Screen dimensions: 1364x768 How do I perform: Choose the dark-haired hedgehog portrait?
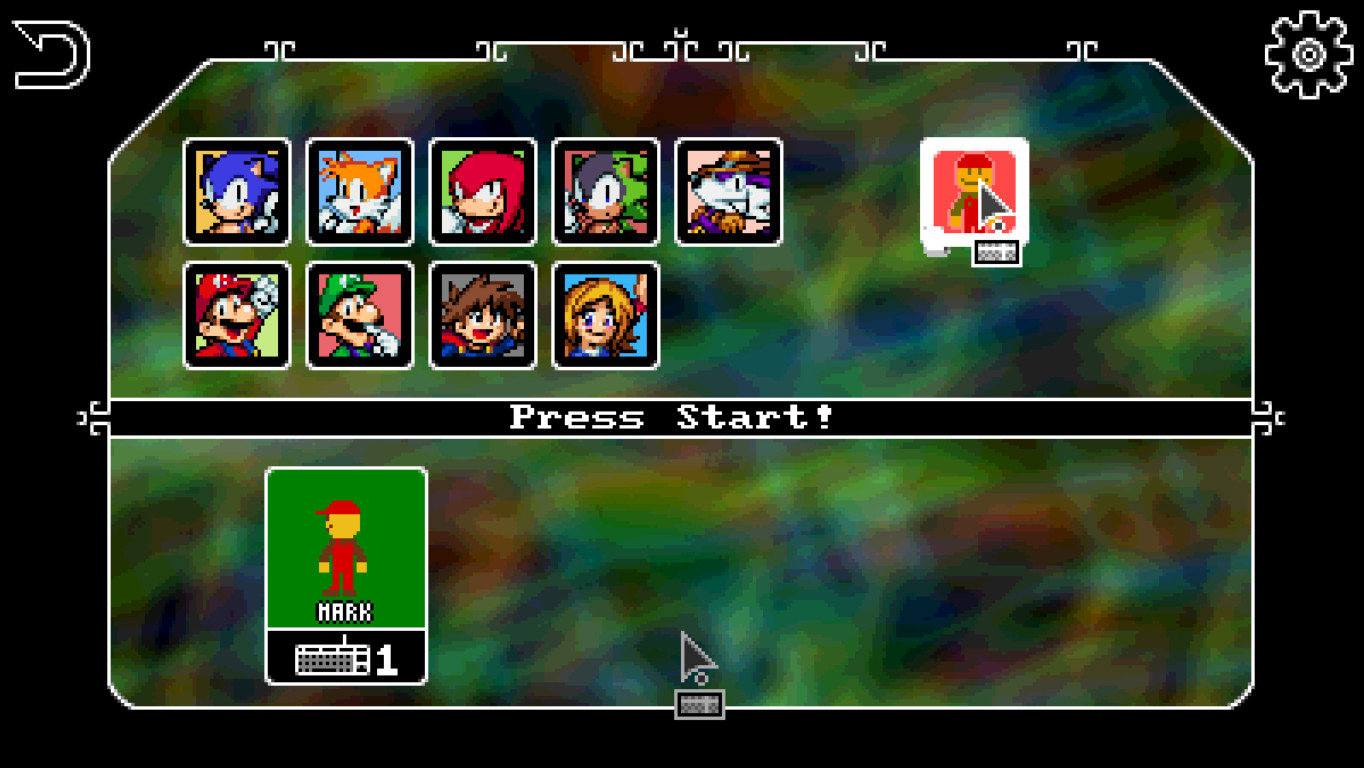tap(604, 191)
